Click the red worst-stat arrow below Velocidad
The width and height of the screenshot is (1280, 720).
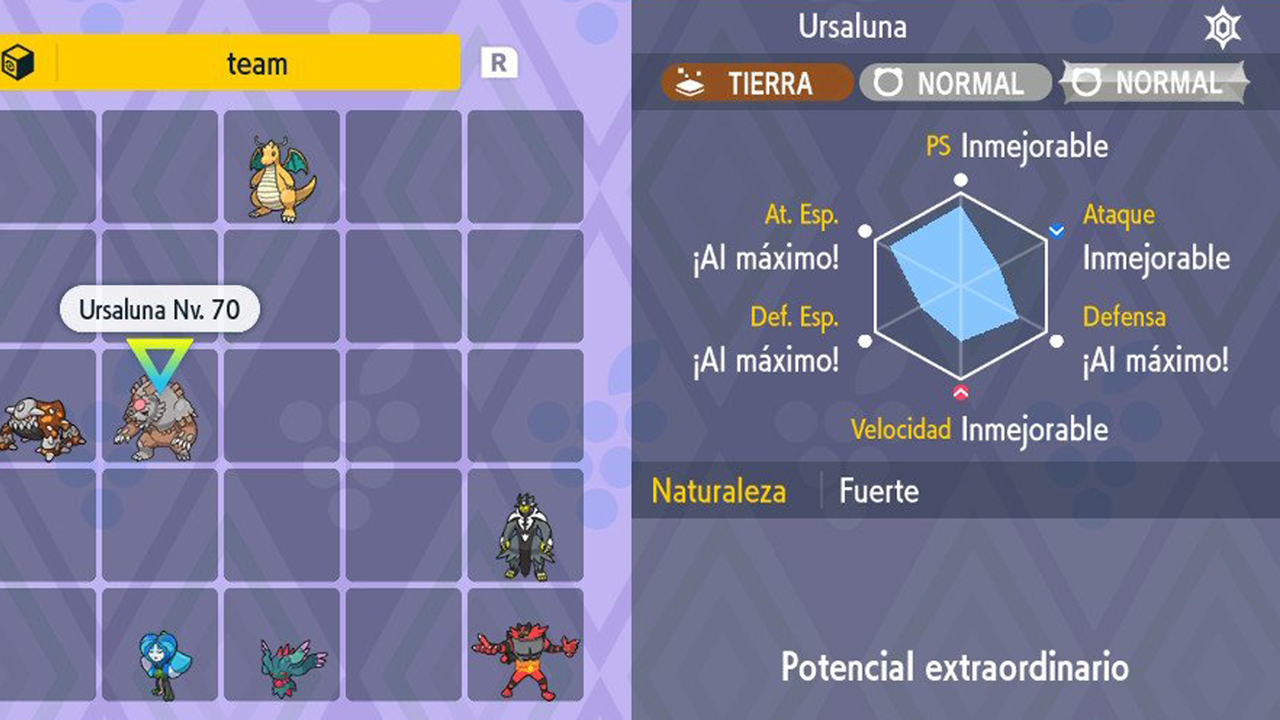(961, 394)
